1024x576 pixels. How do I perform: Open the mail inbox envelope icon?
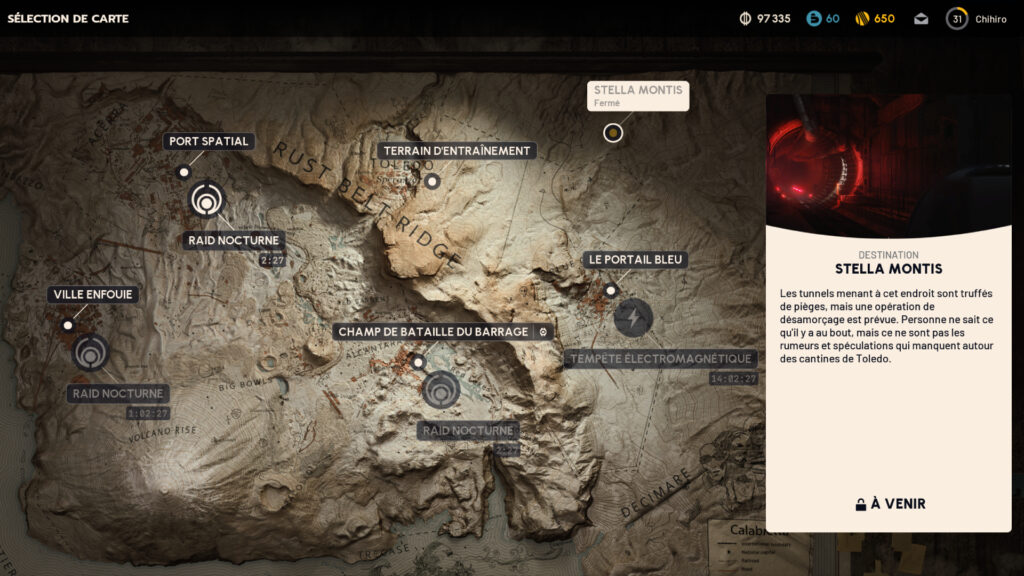click(921, 19)
